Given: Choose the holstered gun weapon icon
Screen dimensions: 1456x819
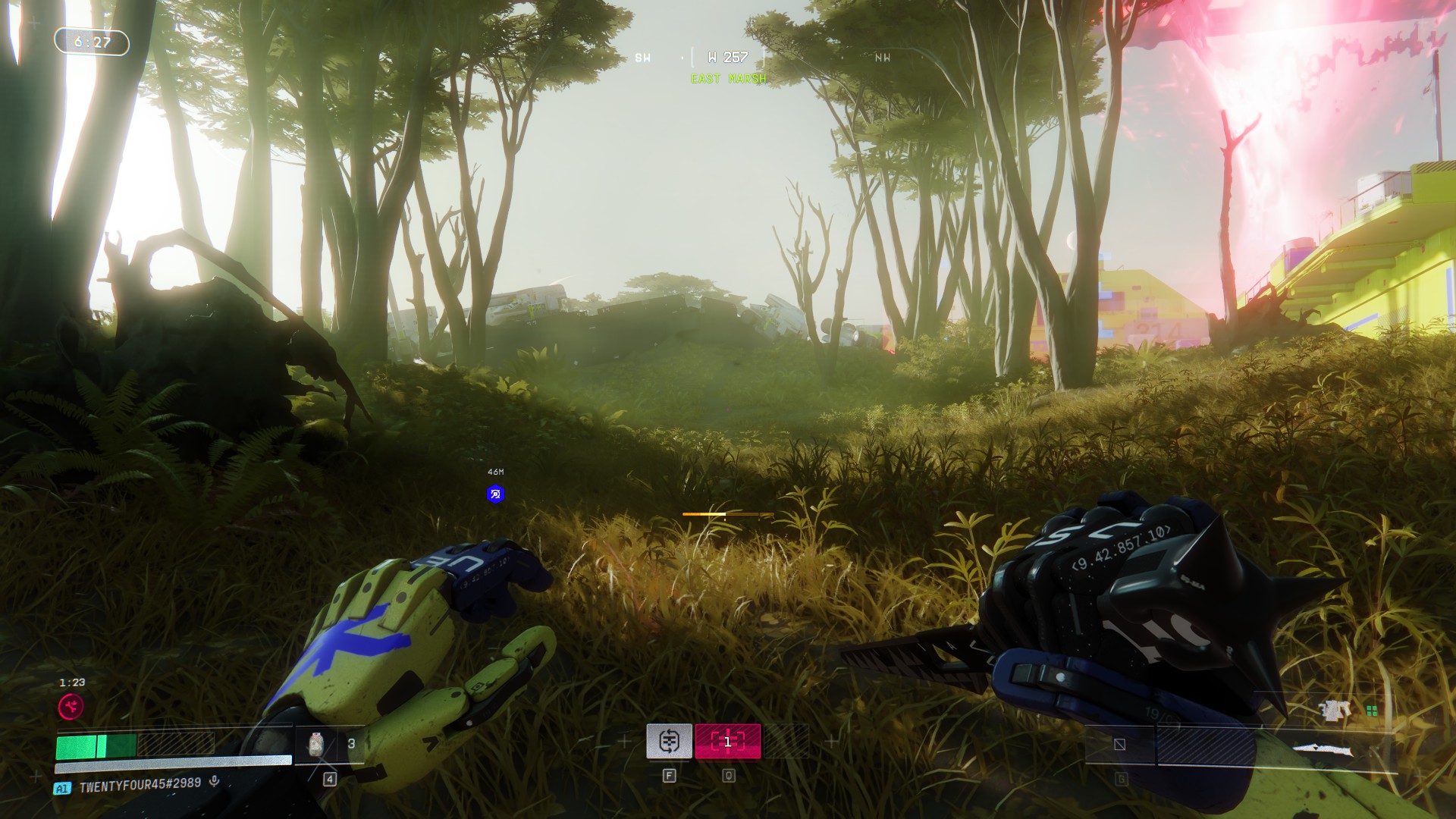Looking at the screenshot, I should coord(1335,710).
